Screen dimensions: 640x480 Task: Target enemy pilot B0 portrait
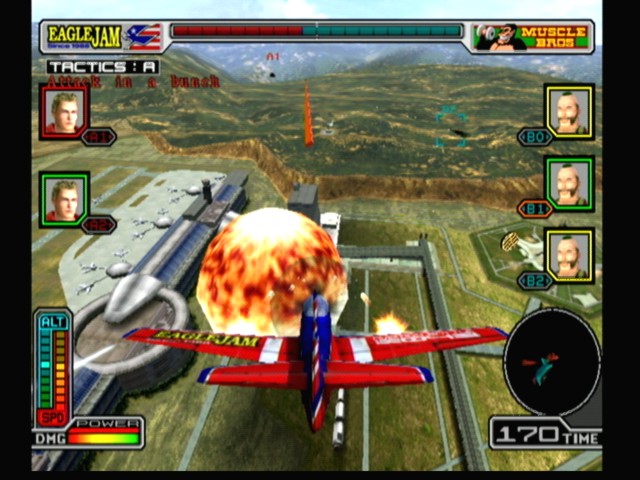[569, 110]
